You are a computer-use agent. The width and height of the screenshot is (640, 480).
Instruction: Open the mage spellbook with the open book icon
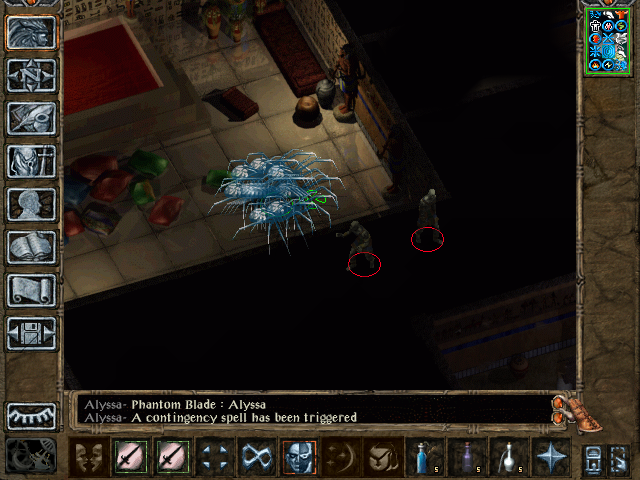[32, 247]
